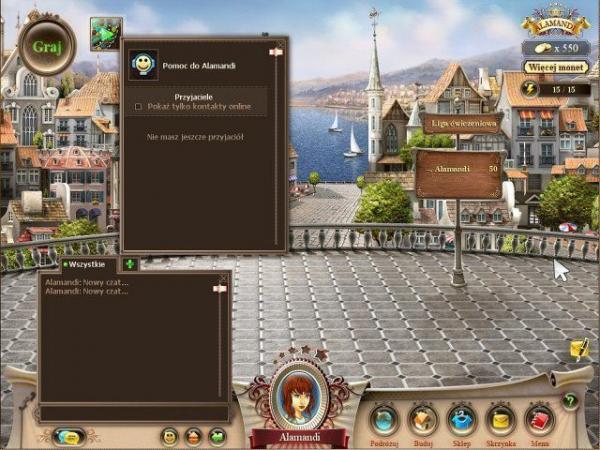Start playing with the Graj button
Image resolution: width=600 pixels, height=450 pixels.
click(x=46, y=46)
